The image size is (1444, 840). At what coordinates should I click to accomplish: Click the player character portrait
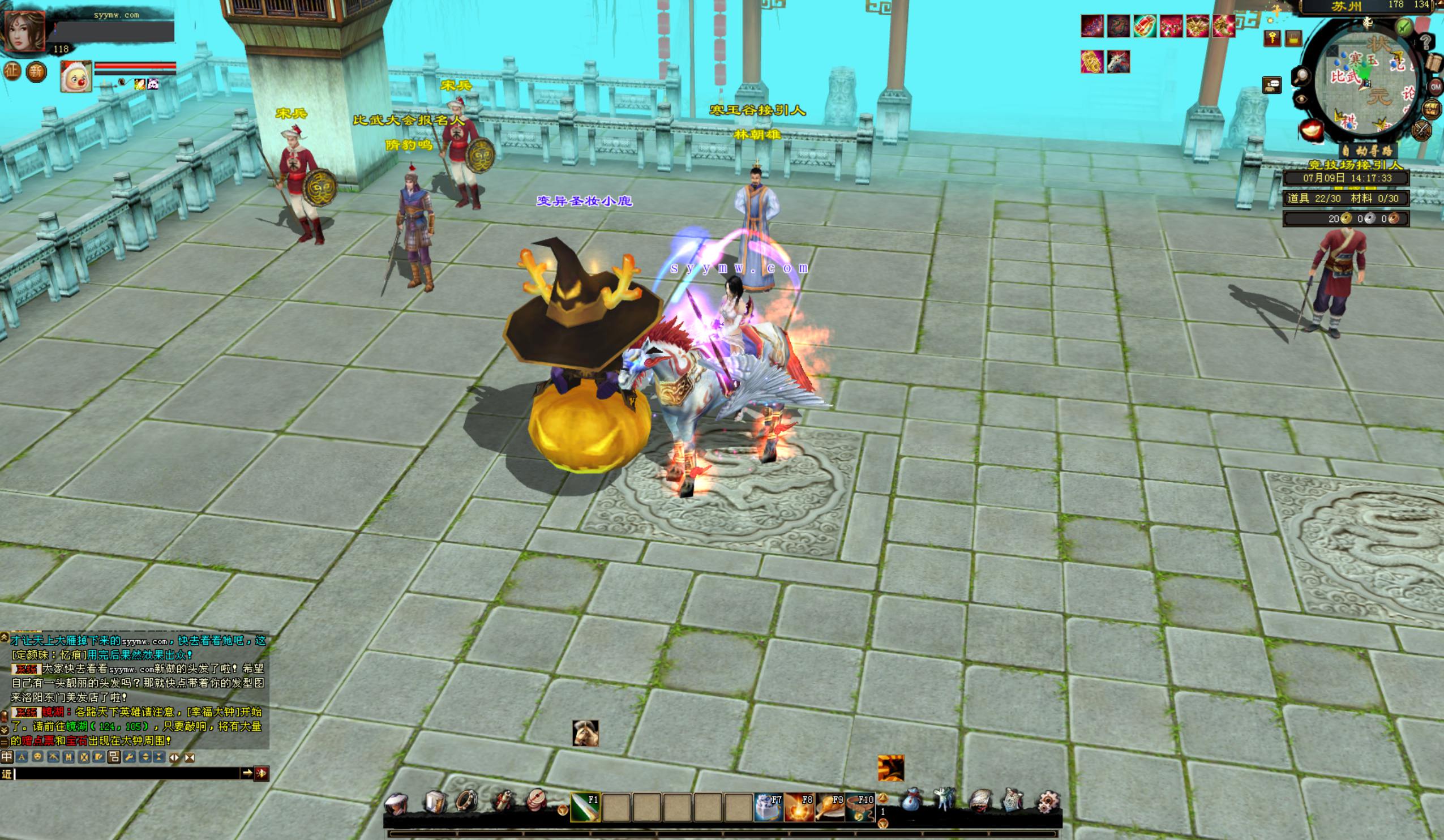tap(25, 30)
